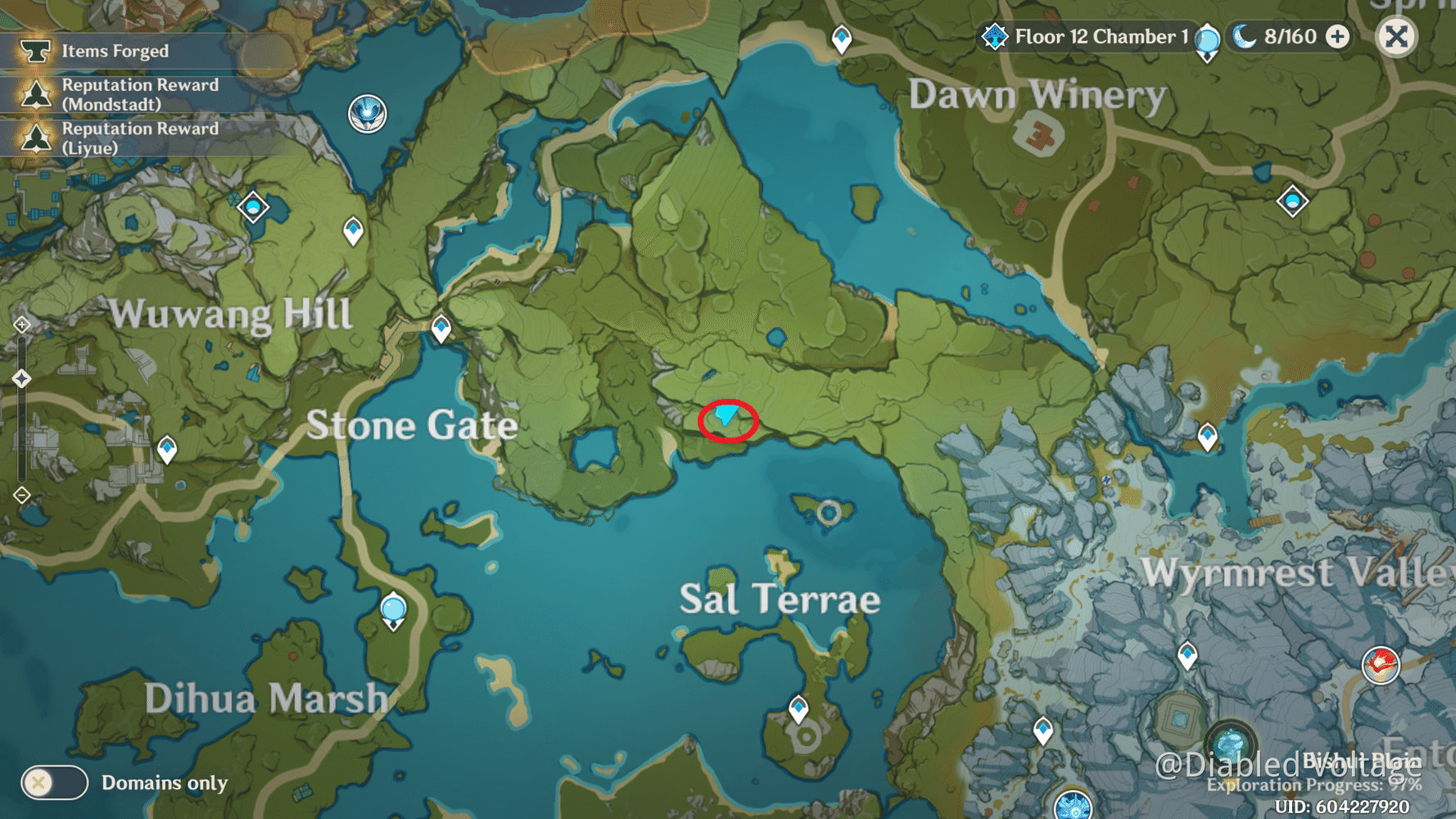Viewport: 1456px width, 819px height.
Task: Click the plus button to replenish Original Resin
Action: click(x=1338, y=36)
